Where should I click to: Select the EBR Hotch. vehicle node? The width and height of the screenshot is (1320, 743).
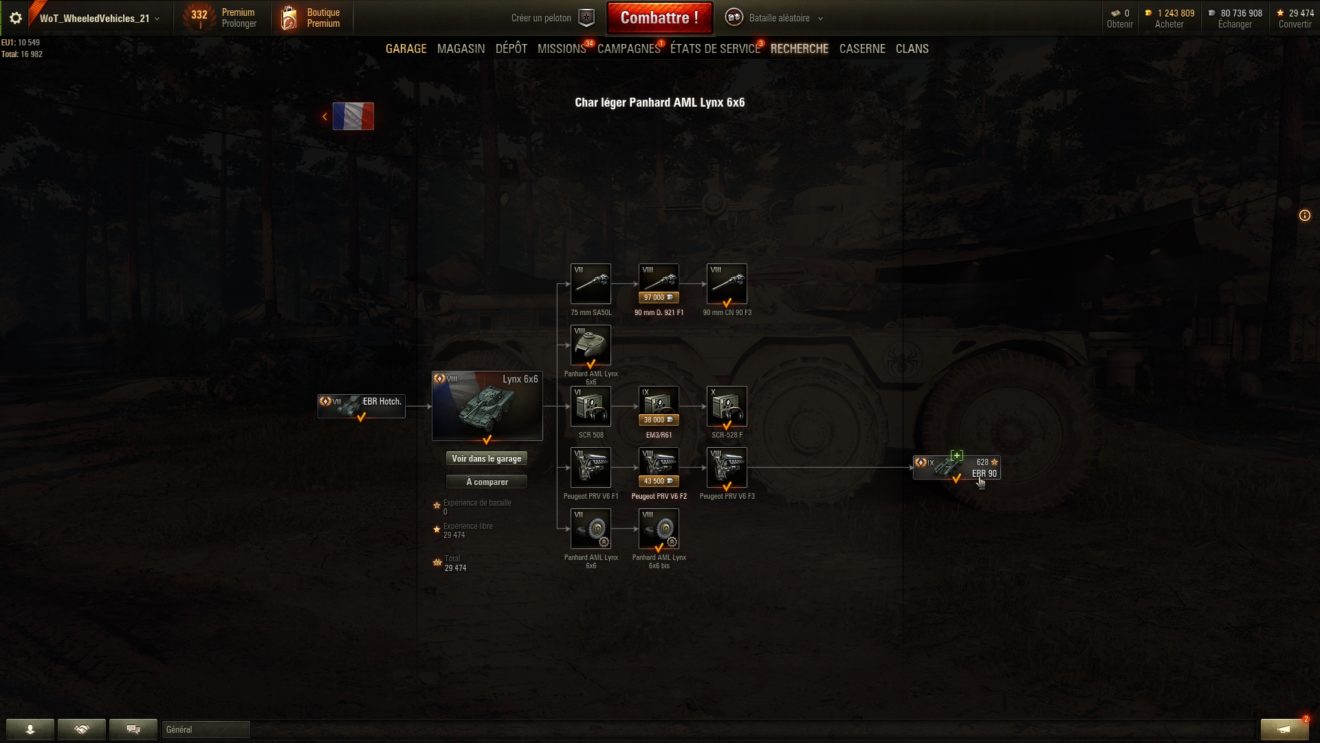coord(361,405)
